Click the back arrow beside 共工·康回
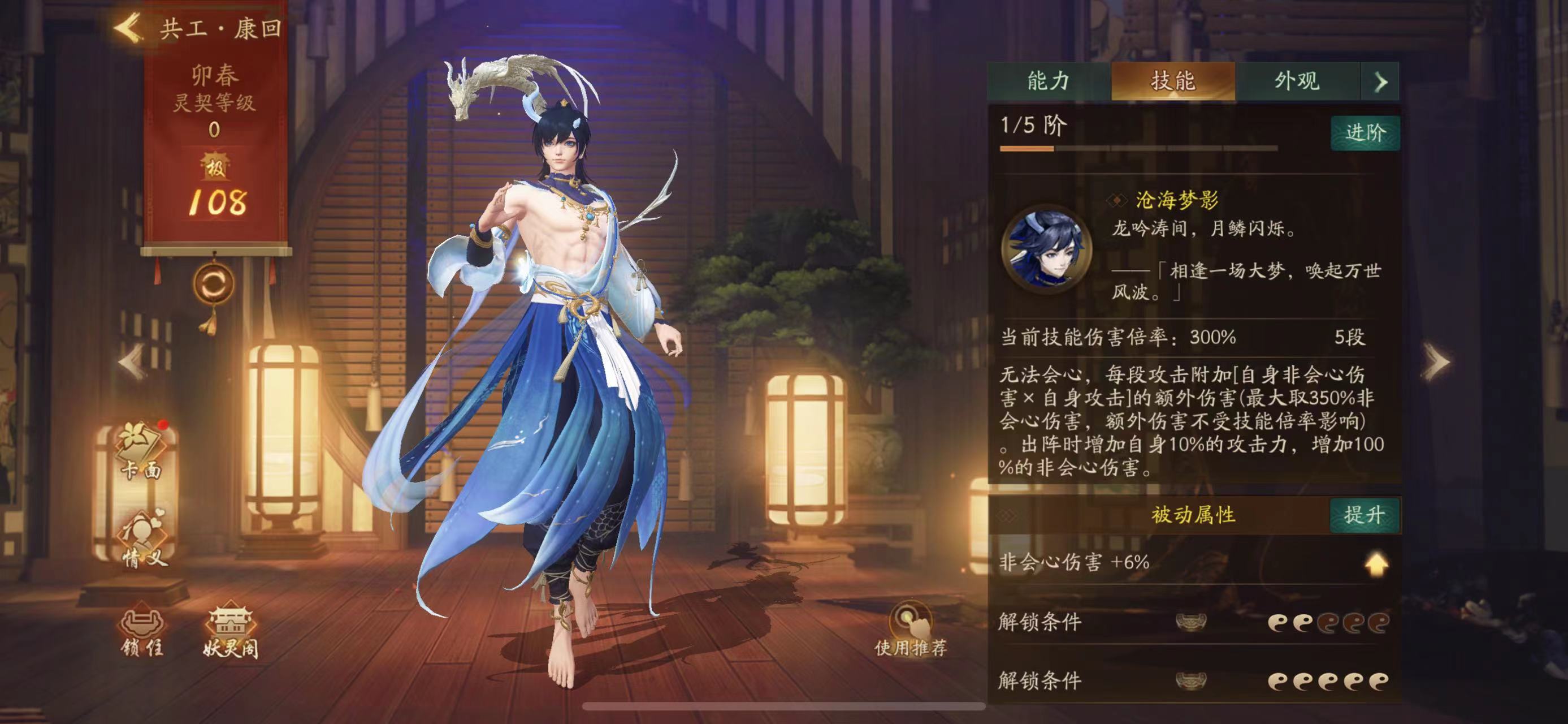The height and width of the screenshot is (724, 1568). click(128, 25)
